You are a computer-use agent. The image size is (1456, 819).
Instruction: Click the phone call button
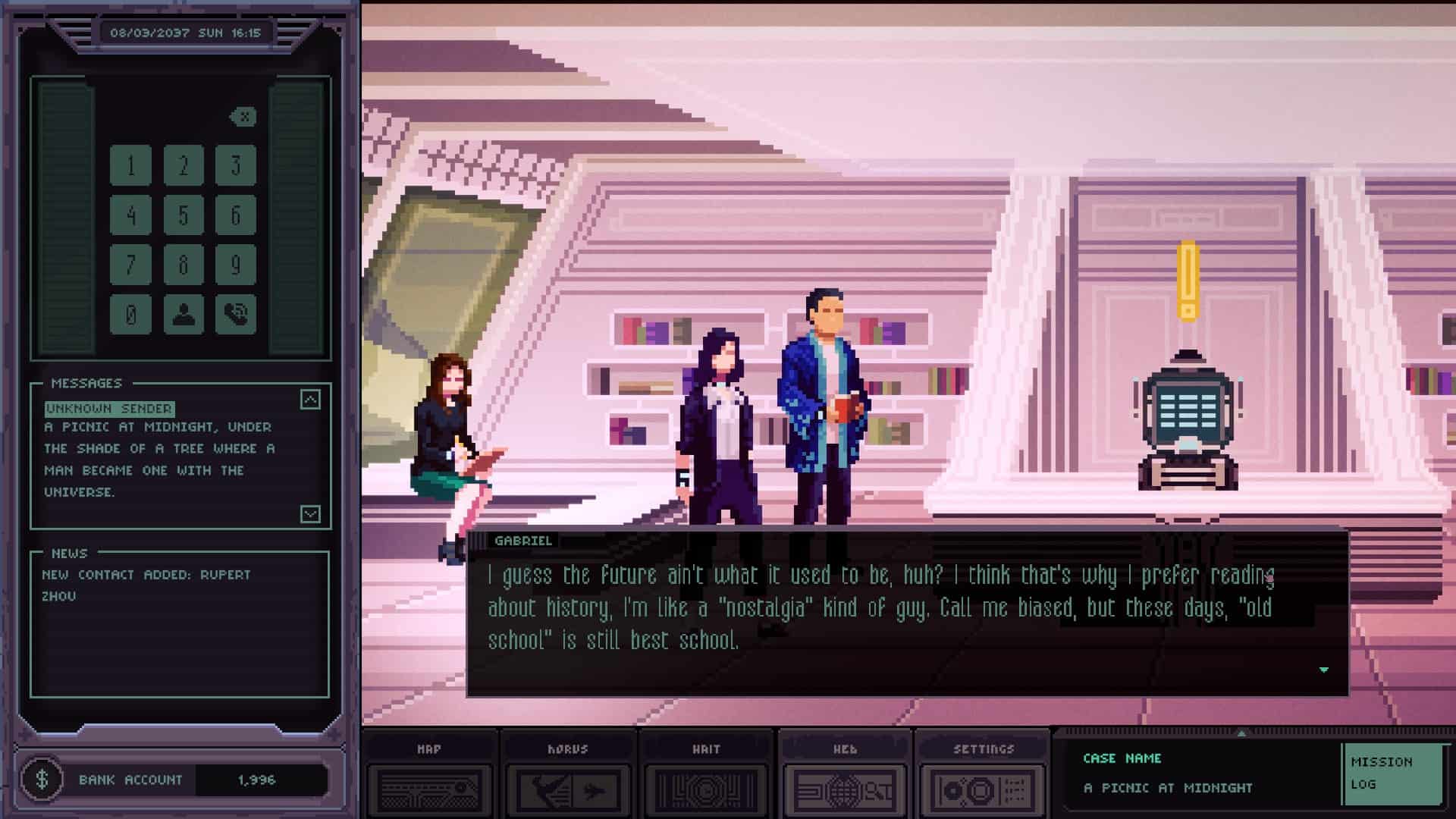click(x=235, y=314)
